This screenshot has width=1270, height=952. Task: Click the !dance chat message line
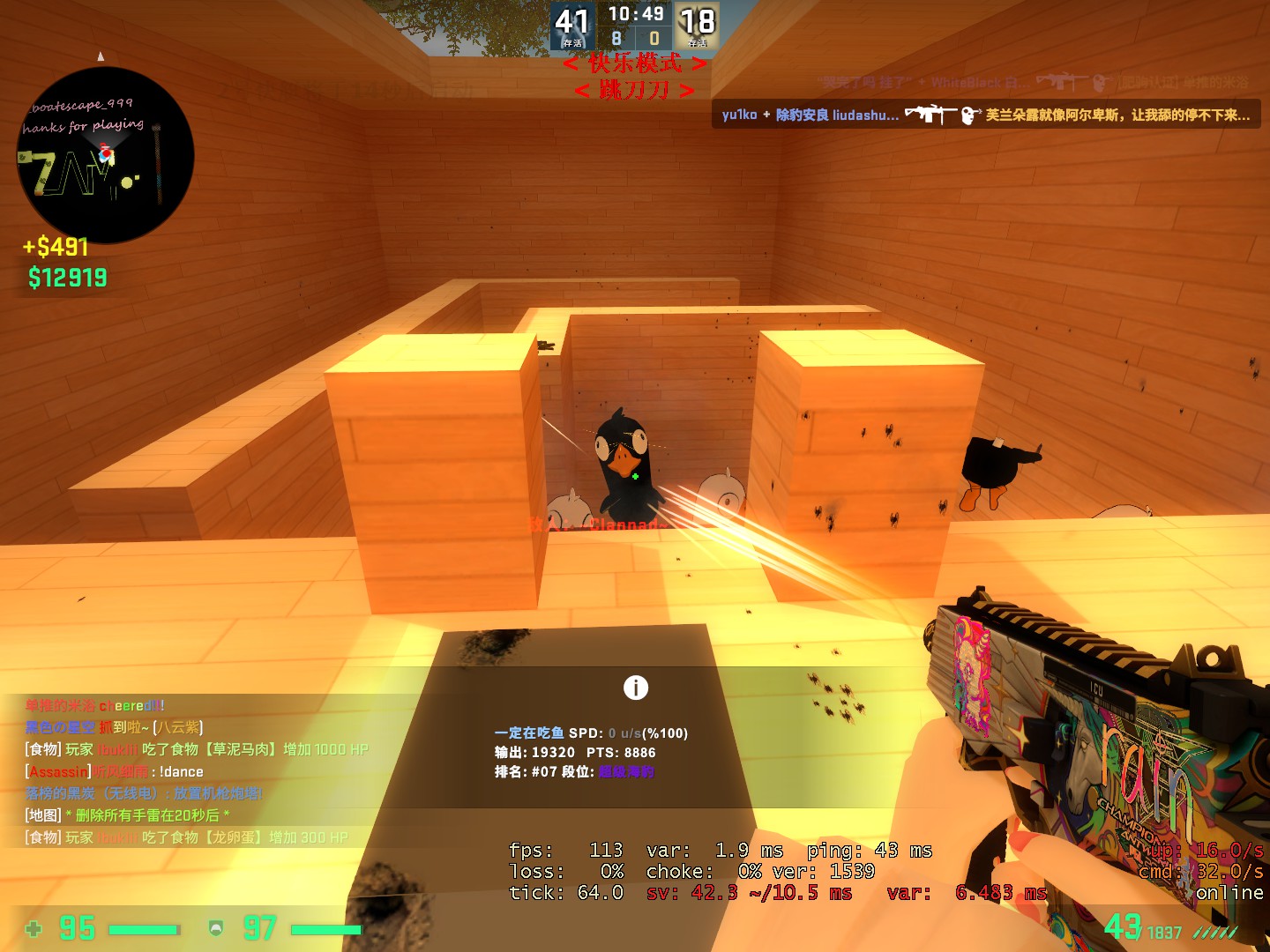coord(115,771)
